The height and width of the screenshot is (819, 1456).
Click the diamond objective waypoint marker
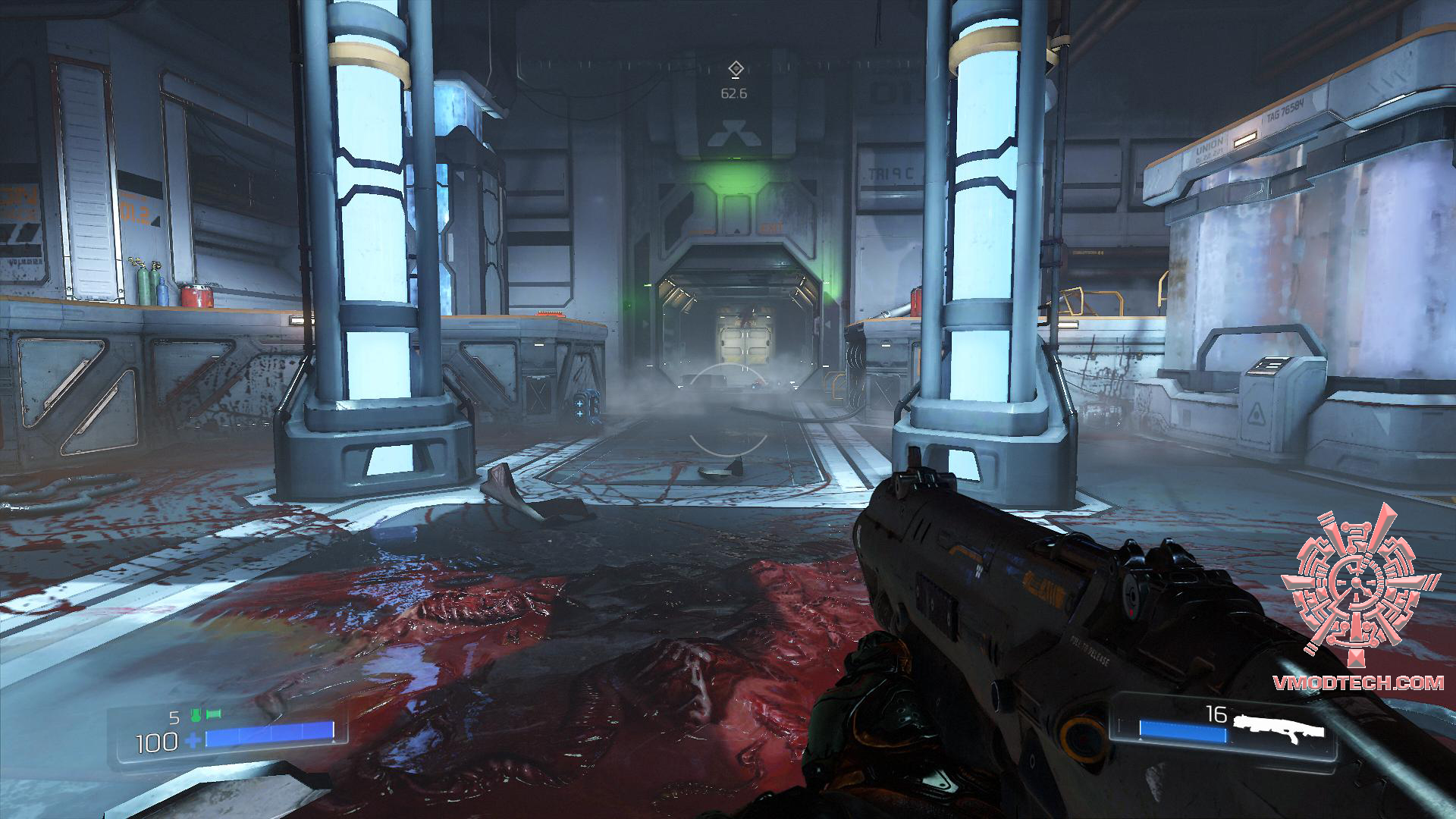734,70
